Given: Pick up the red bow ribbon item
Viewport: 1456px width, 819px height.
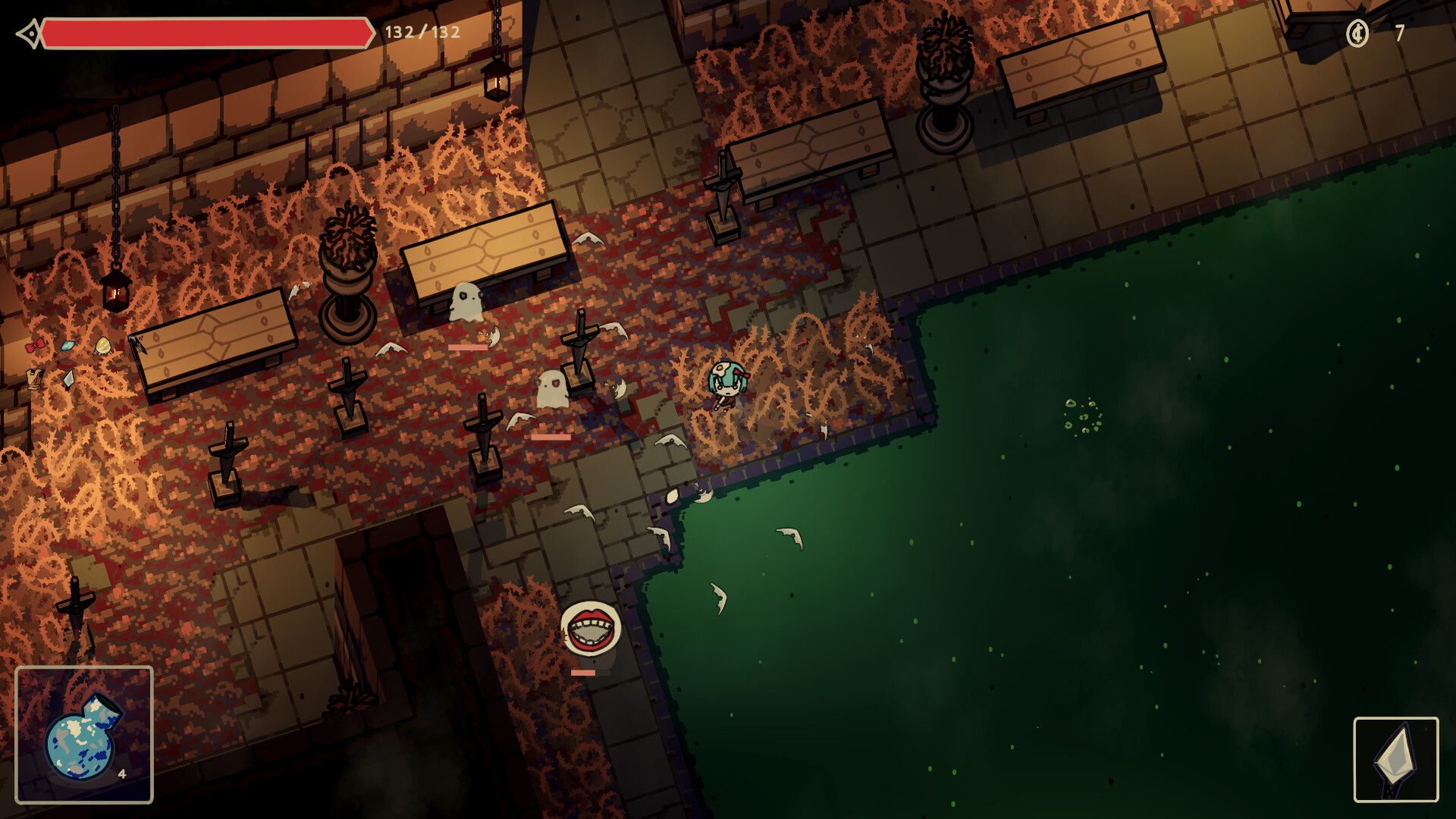Looking at the screenshot, I should pos(36,346).
